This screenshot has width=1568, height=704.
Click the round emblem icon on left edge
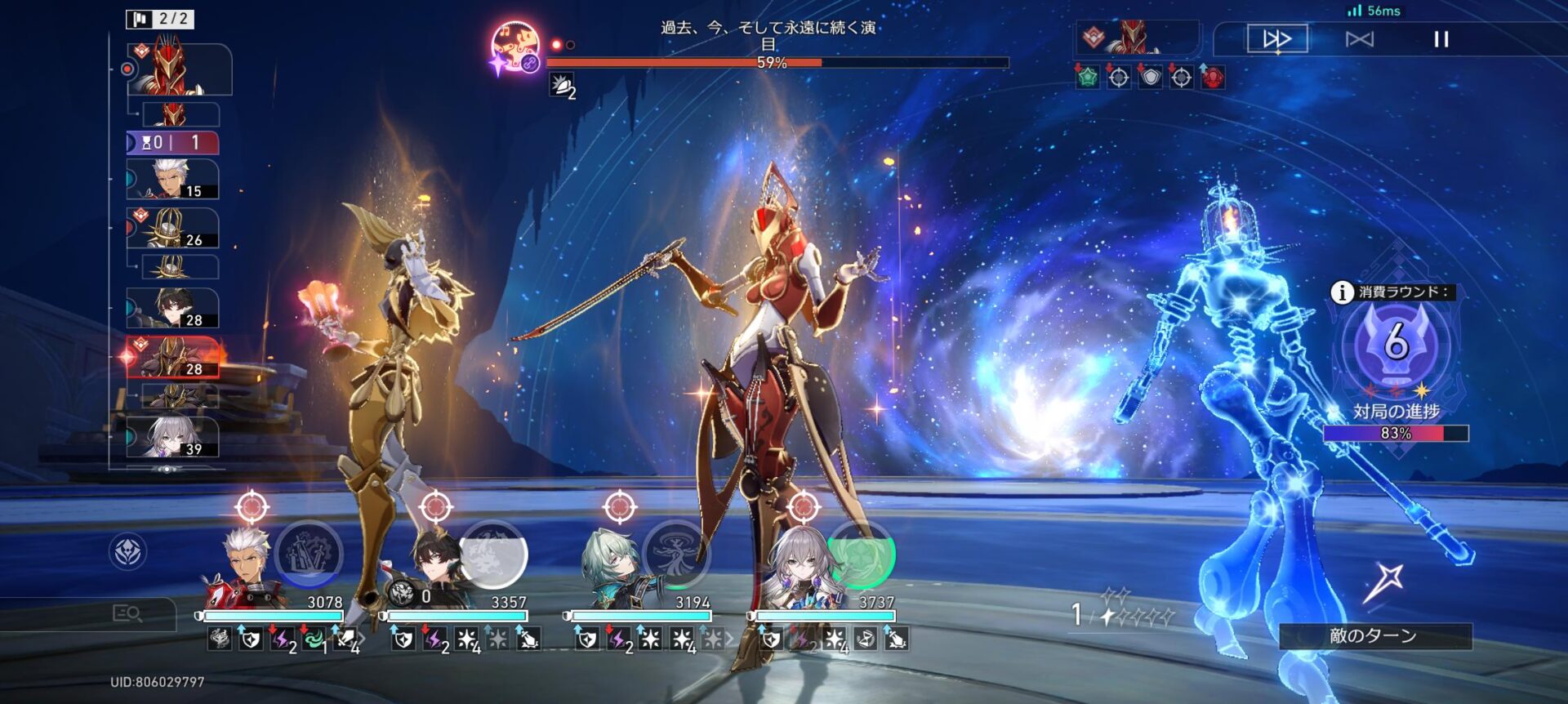point(127,552)
